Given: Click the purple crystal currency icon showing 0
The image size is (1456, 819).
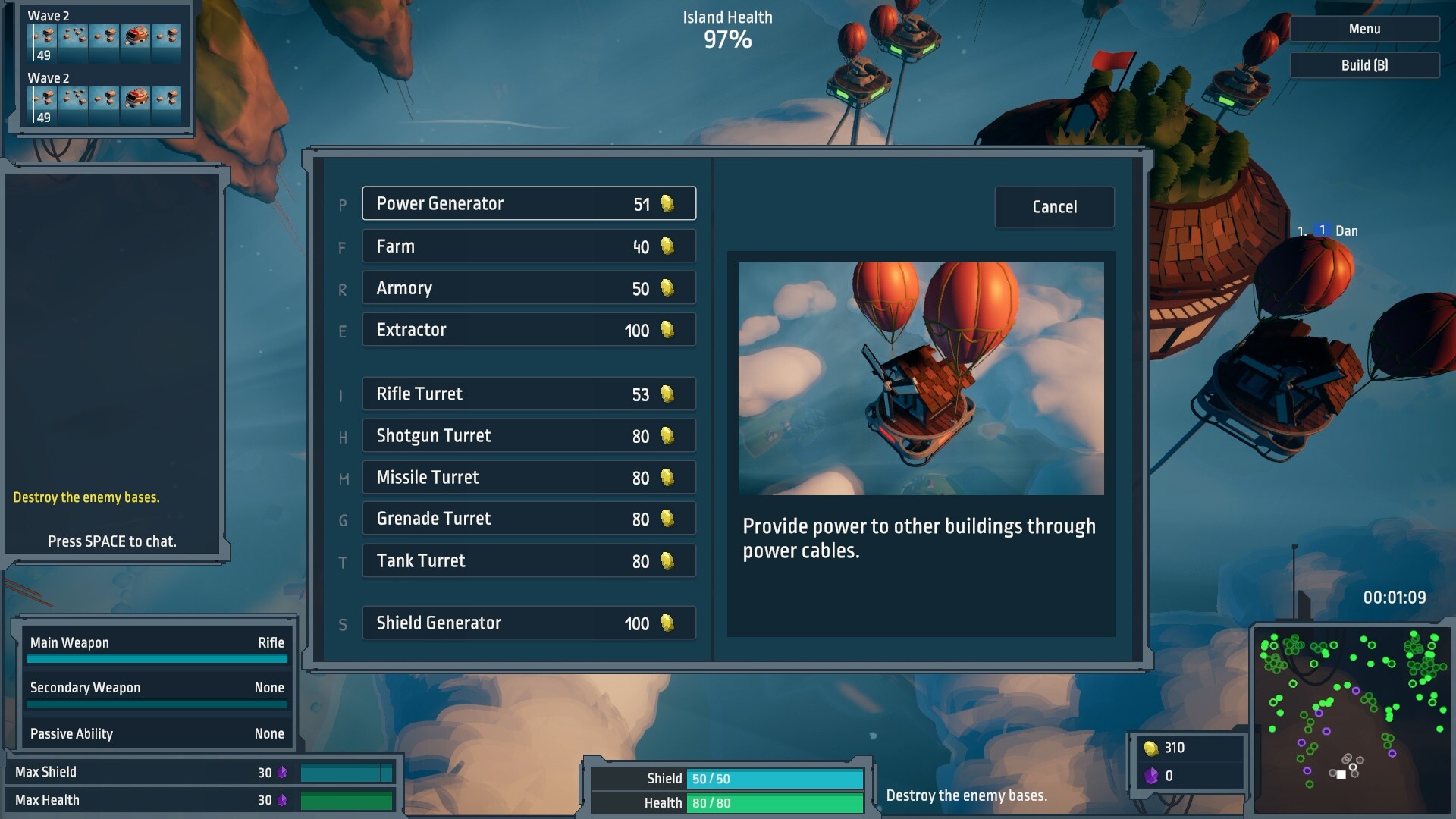Looking at the screenshot, I should [x=1152, y=776].
